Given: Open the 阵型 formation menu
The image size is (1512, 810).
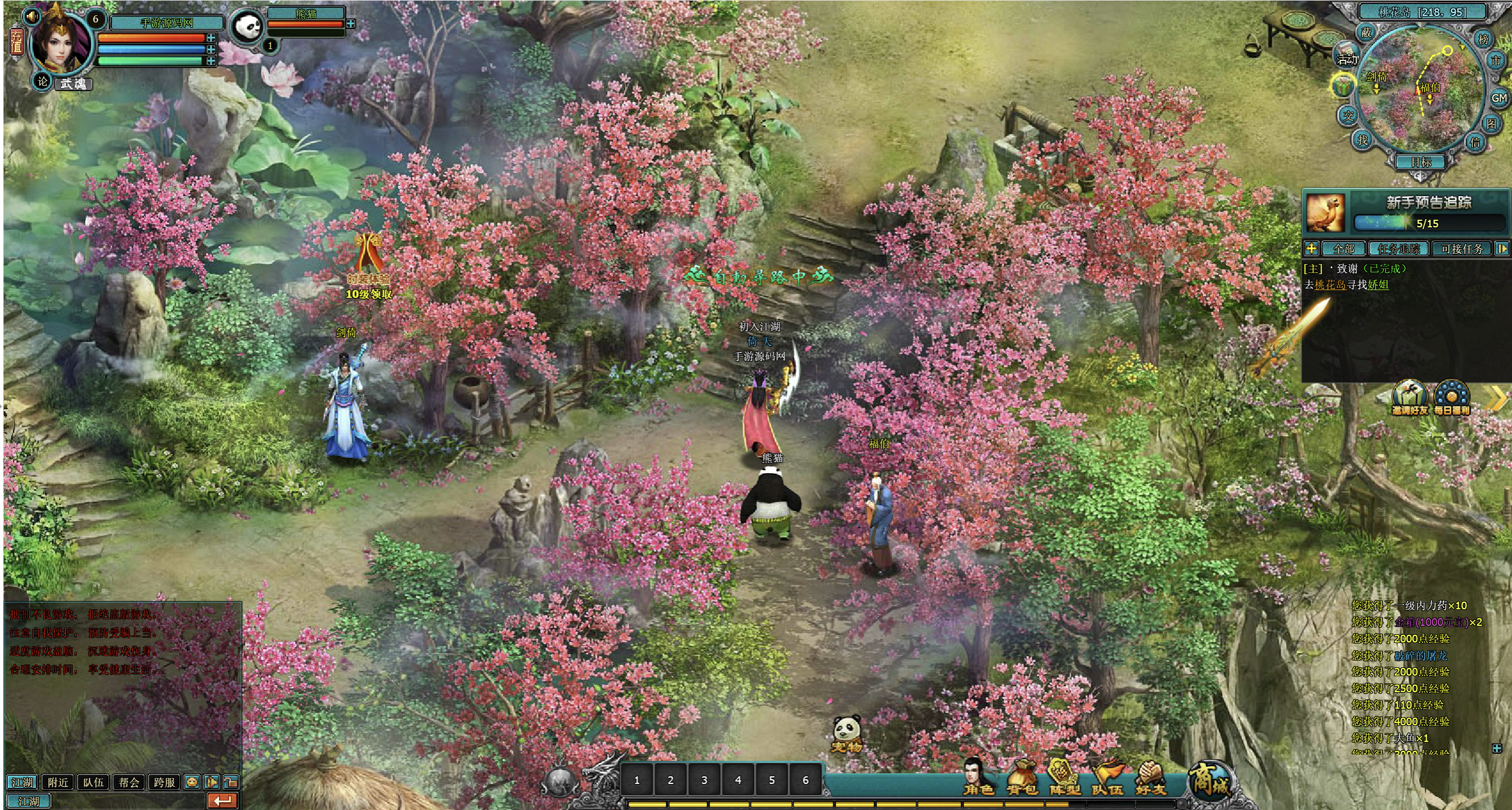Looking at the screenshot, I should (1065, 777).
